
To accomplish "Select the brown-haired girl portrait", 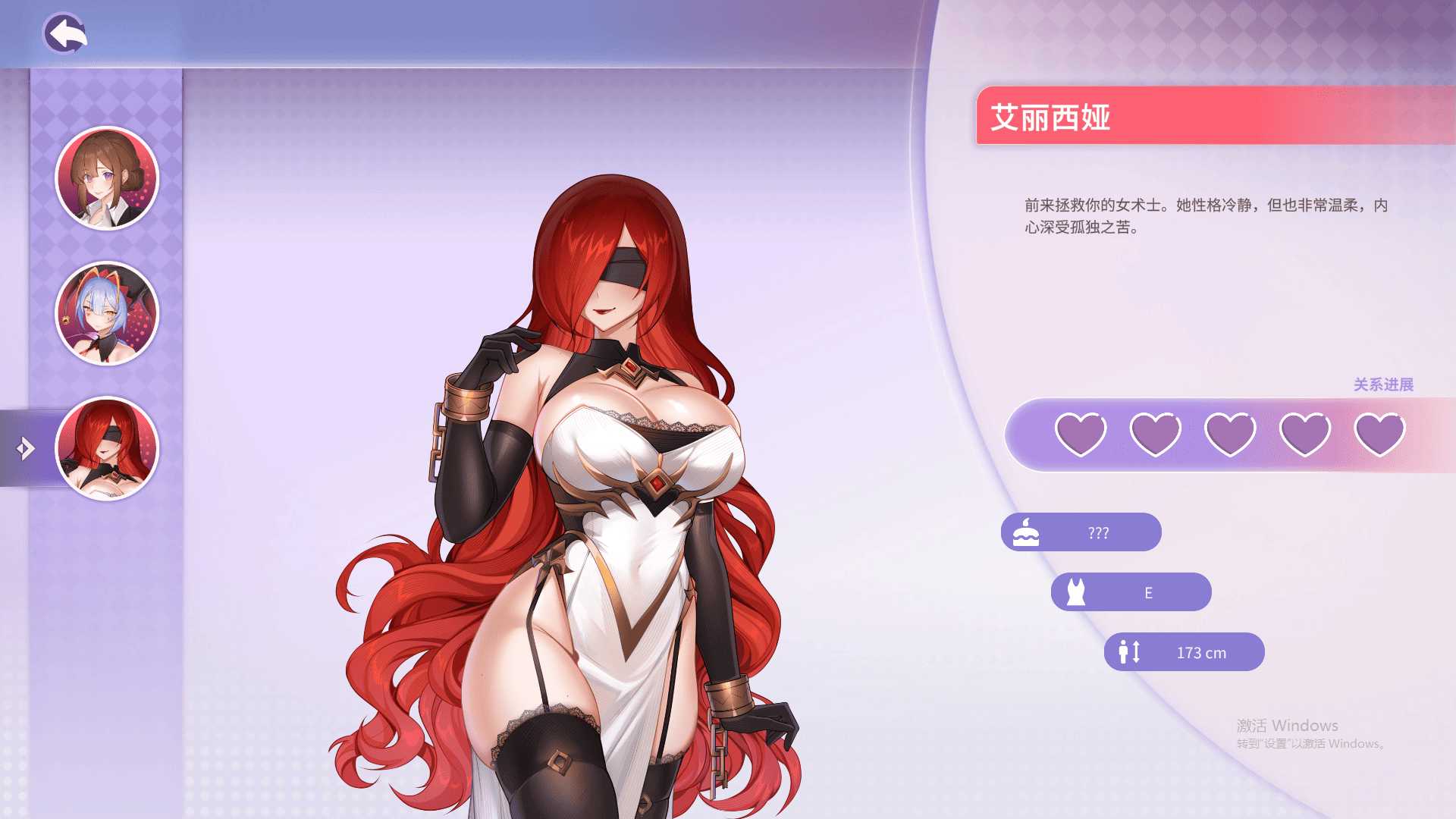I will tap(107, 179).
